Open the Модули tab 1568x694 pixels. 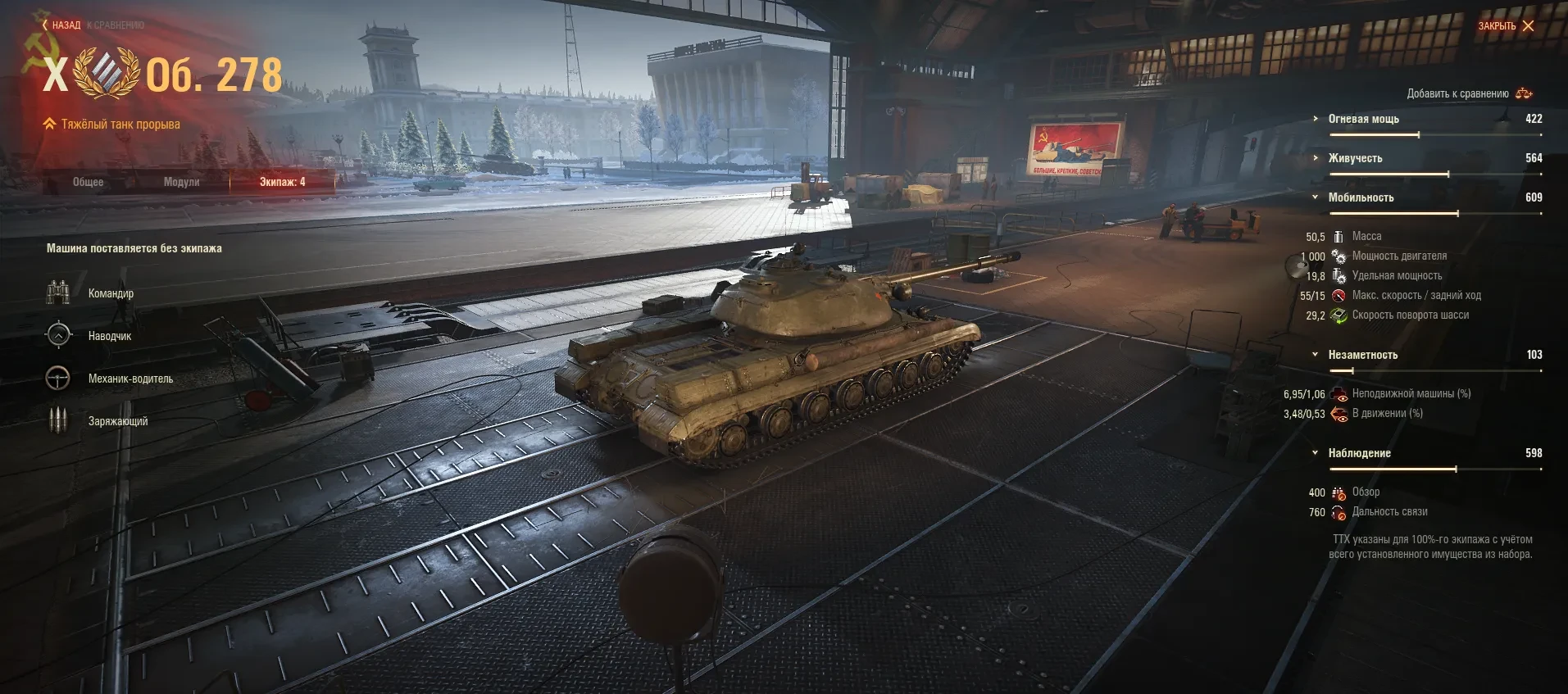[181, 182]
